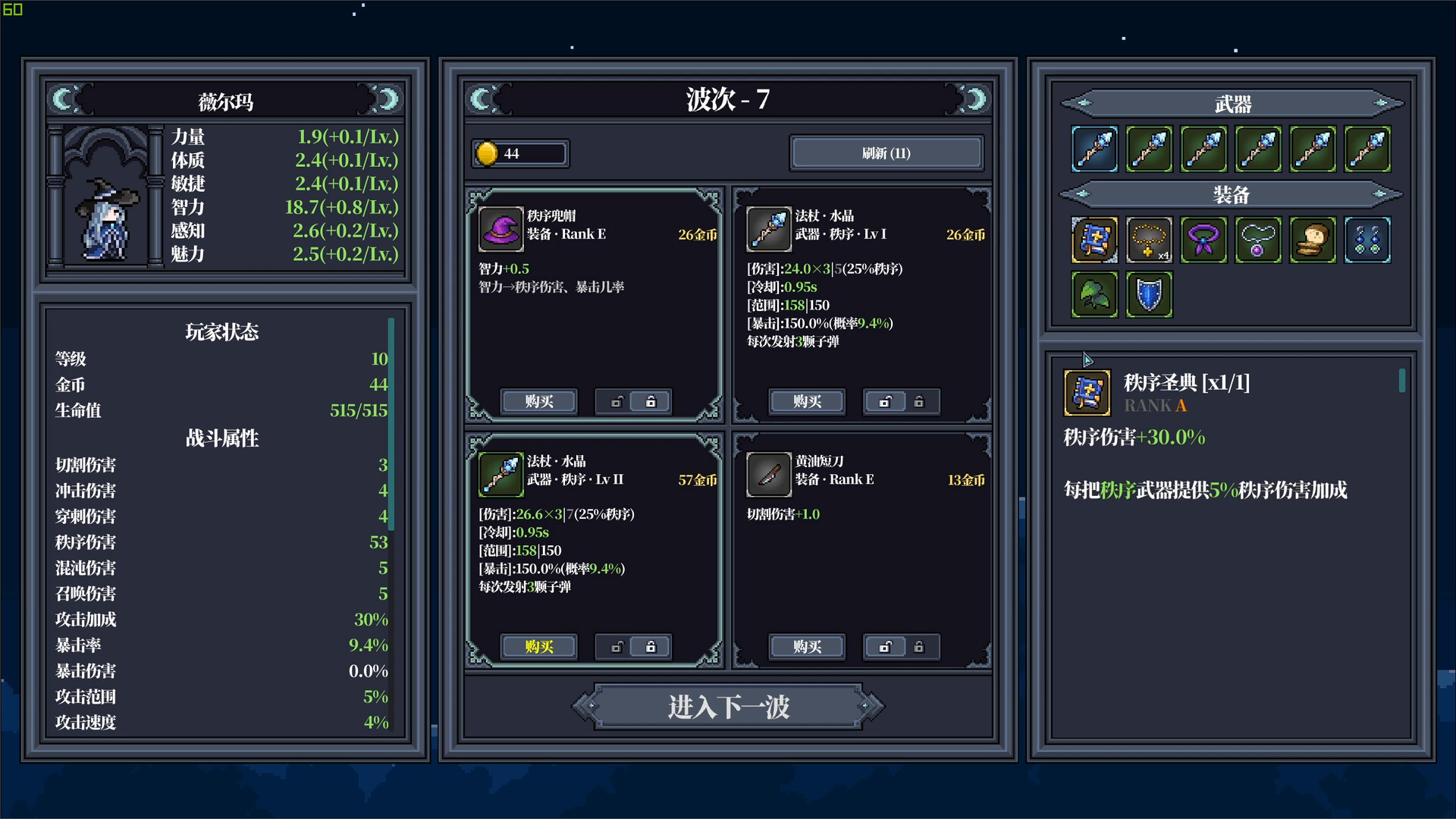The image size is (1456, 819).
Task: Click the green leaf equipment icon
Action: [1094, 294]
